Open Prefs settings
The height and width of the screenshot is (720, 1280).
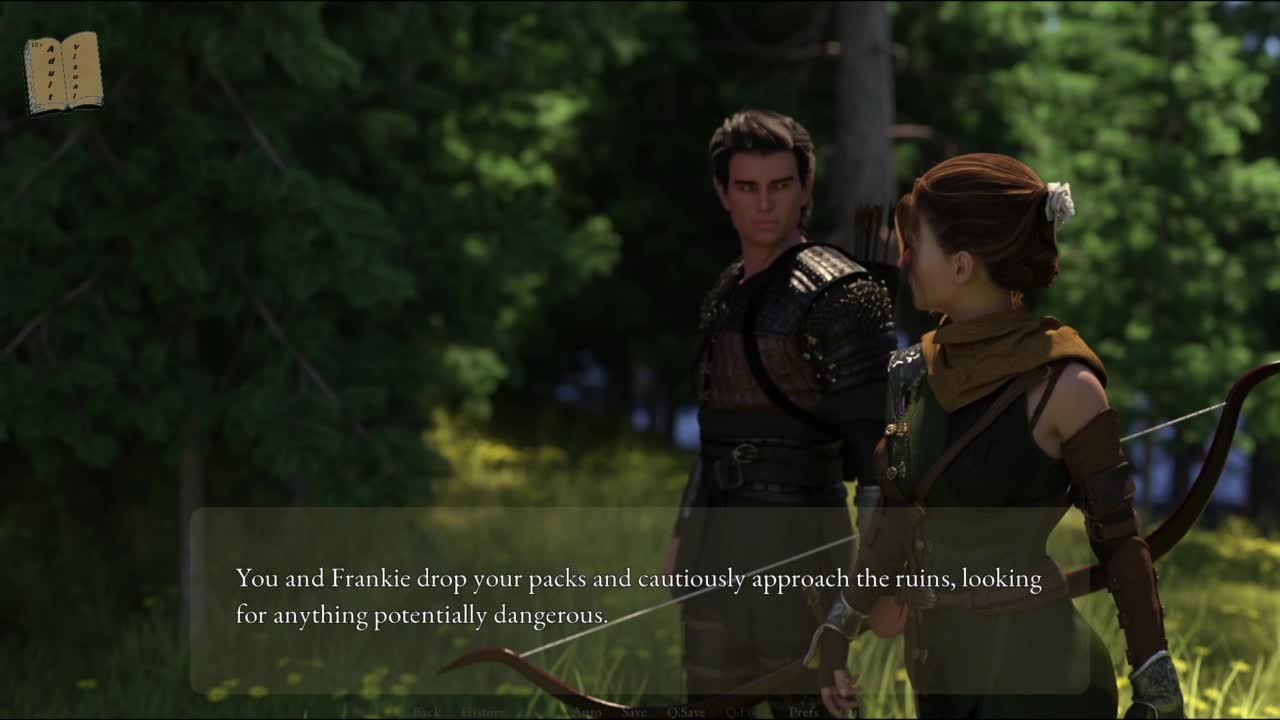click(x=804, y=712)
